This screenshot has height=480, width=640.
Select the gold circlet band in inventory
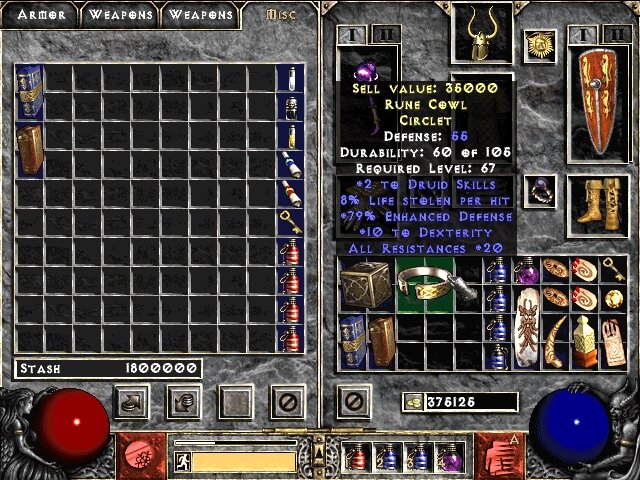[x=425, y=283]
